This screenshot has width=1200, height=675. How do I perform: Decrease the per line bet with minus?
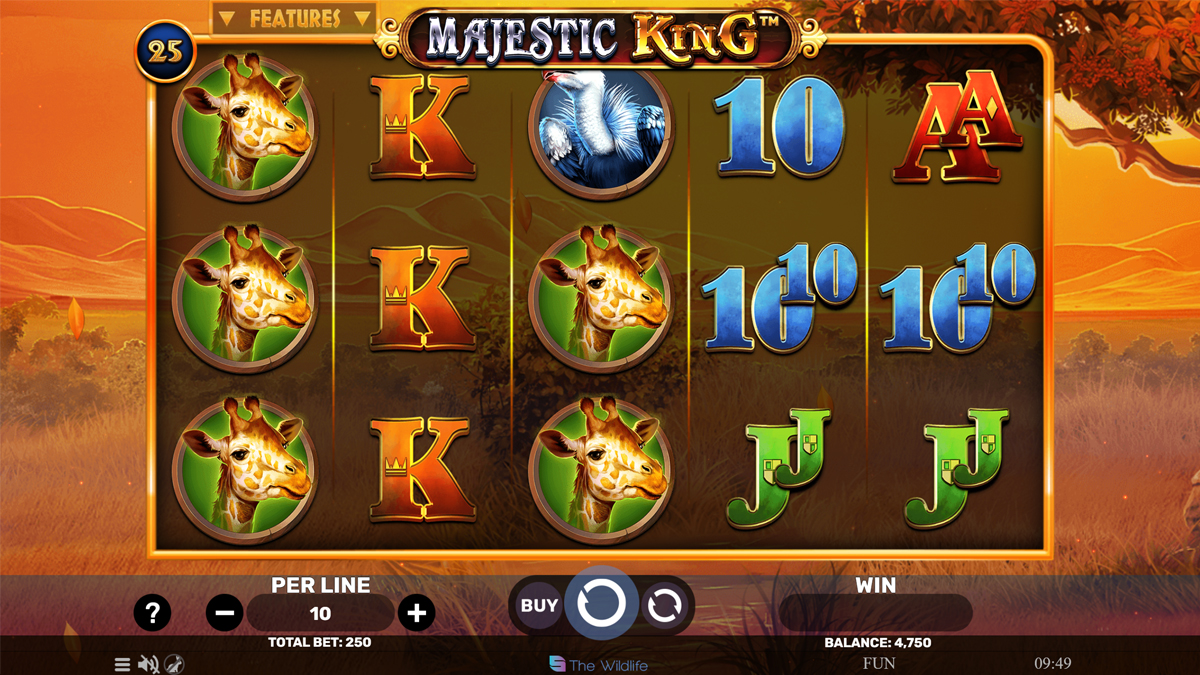(224, 613)
